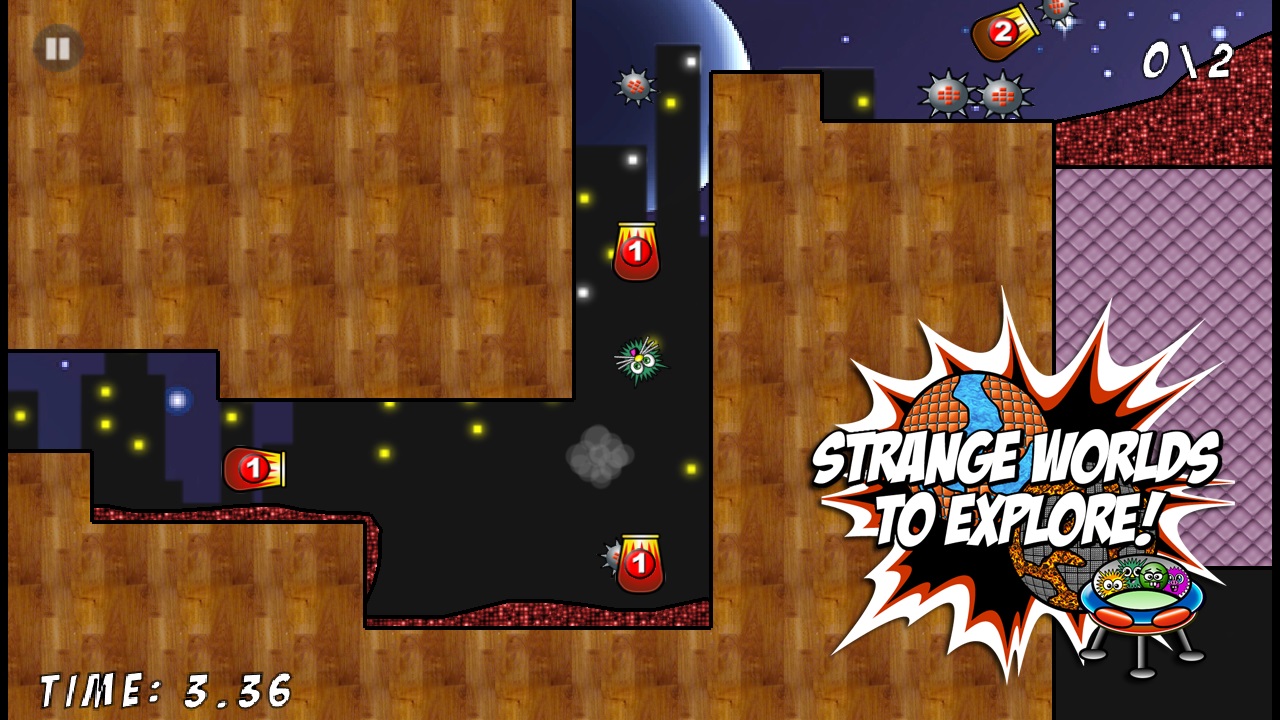Click the pause button in the top-left corner
The width and height of the screenshot is (1280, 720).
point(57,49)
